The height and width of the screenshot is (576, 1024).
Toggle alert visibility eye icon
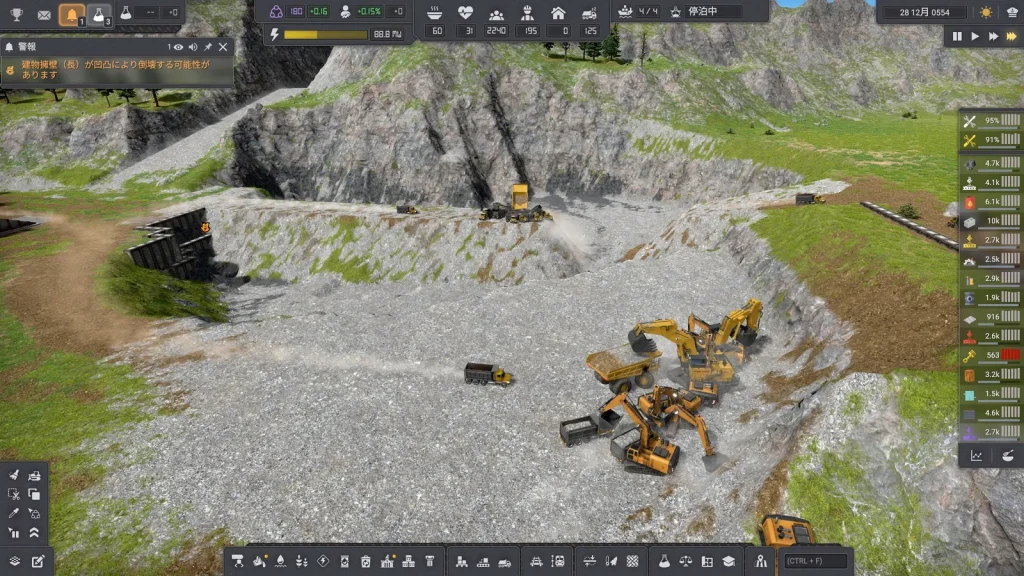click(x=178, y=47)
